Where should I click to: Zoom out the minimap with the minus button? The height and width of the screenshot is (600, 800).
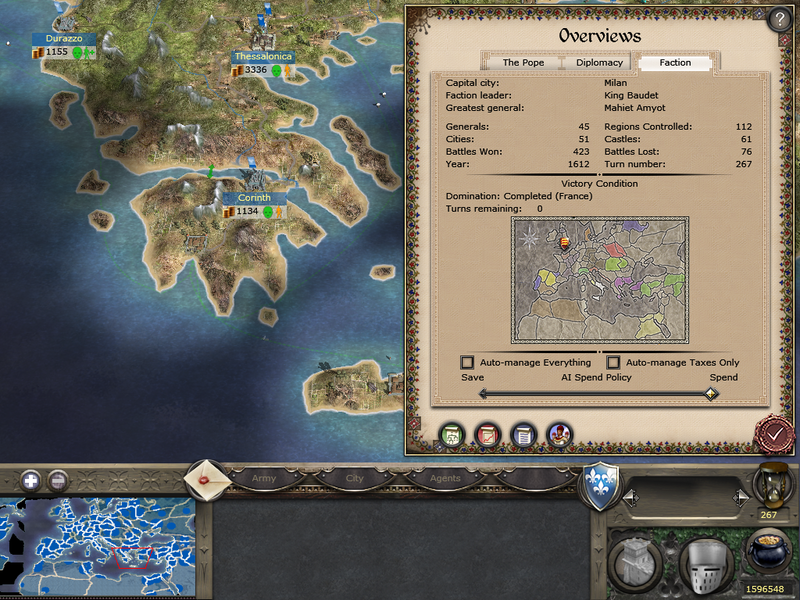click(58, 480)
